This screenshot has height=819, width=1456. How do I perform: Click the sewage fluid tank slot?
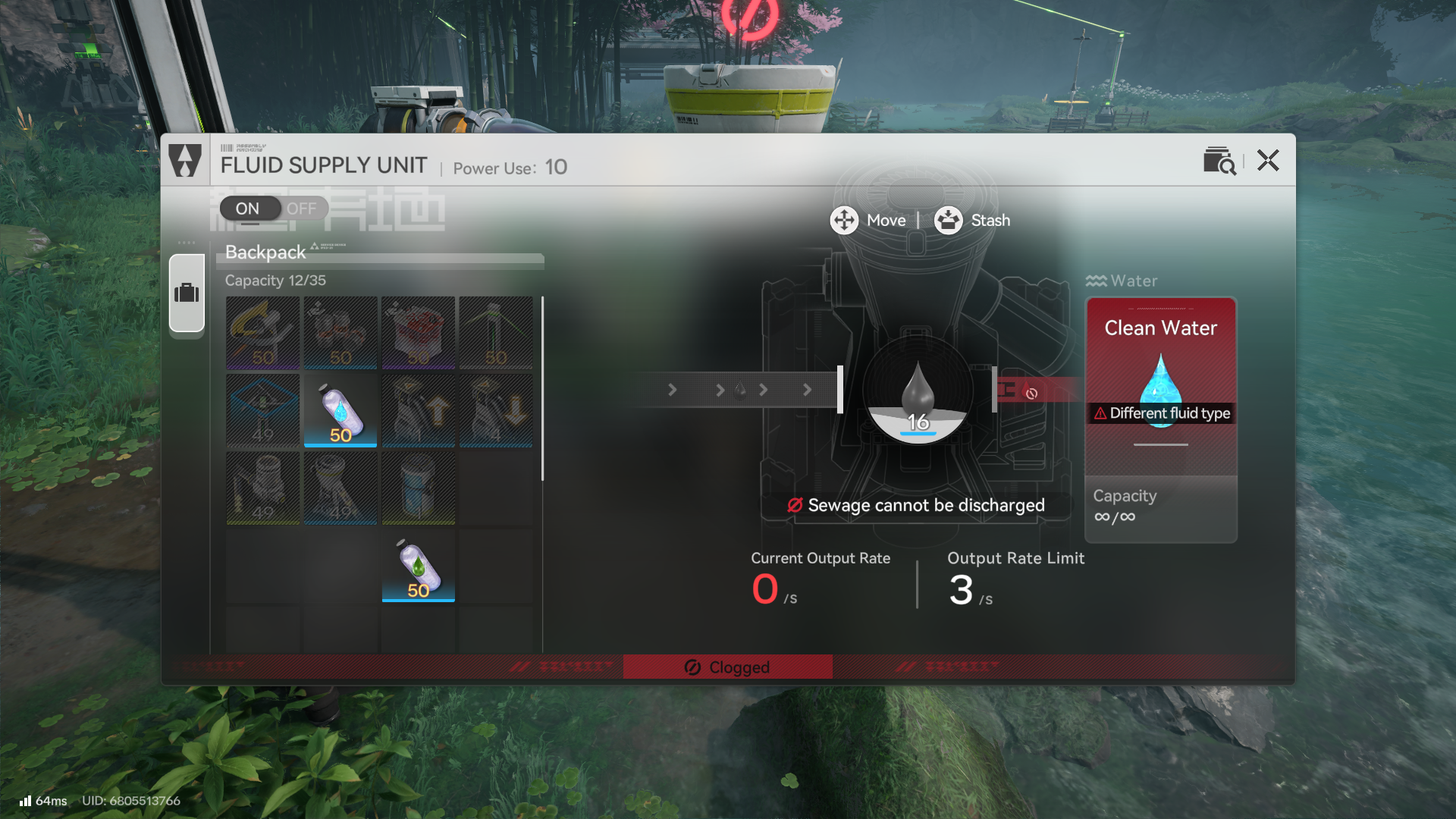point(918,393)
